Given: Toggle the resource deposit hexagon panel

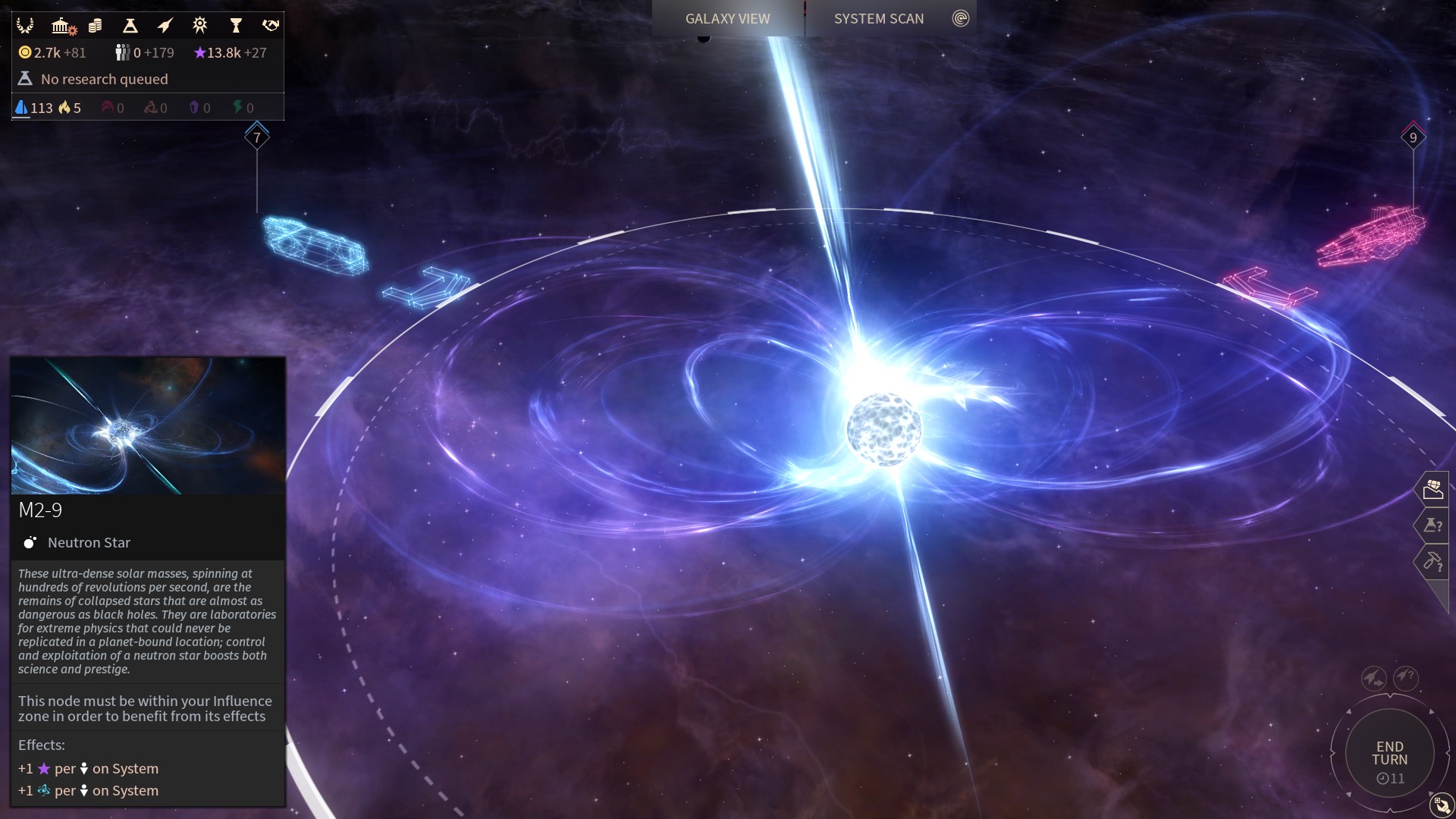Looking at the screenshot, I should [x=1433, y=489].
